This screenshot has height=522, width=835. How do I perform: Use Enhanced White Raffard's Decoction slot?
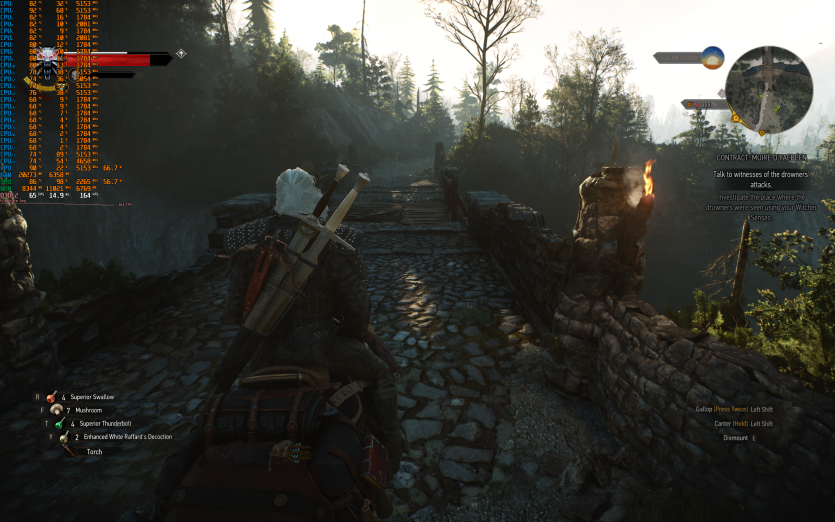point(63,437)
